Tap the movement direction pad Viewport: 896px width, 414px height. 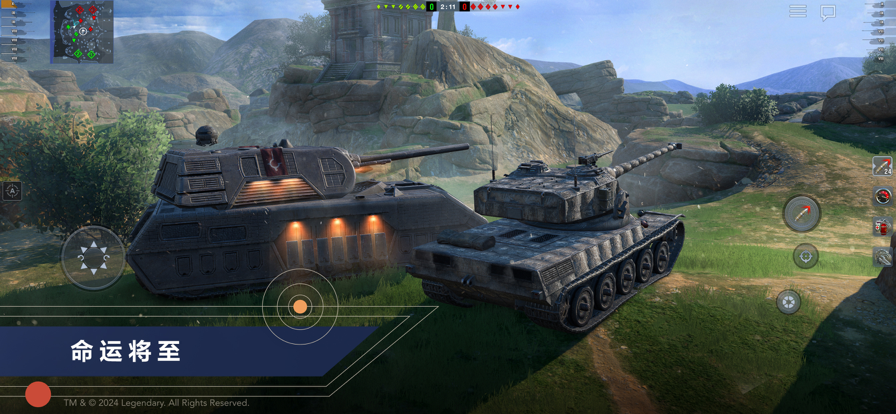[93, 258]
